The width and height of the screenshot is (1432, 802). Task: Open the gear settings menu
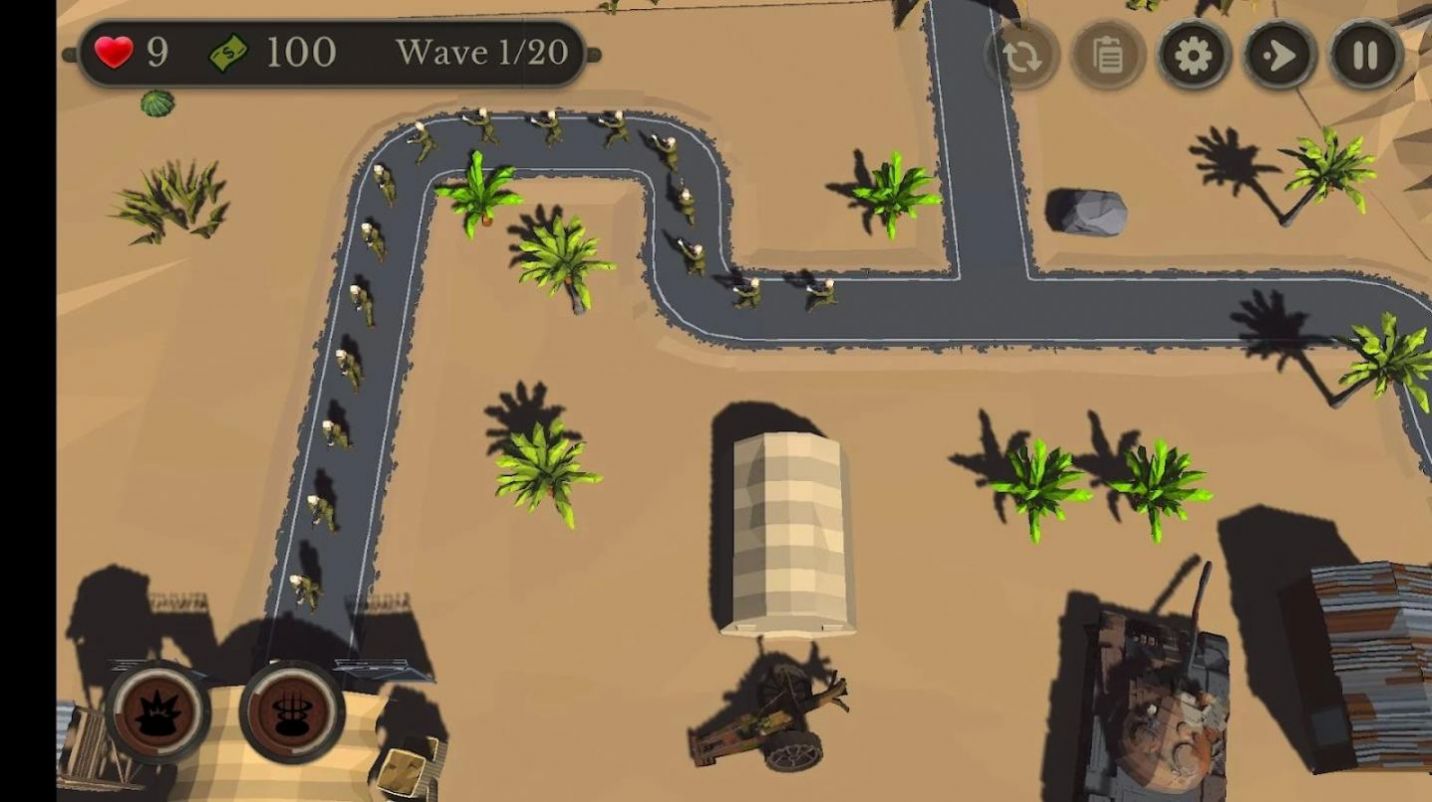pos(1194,55)
